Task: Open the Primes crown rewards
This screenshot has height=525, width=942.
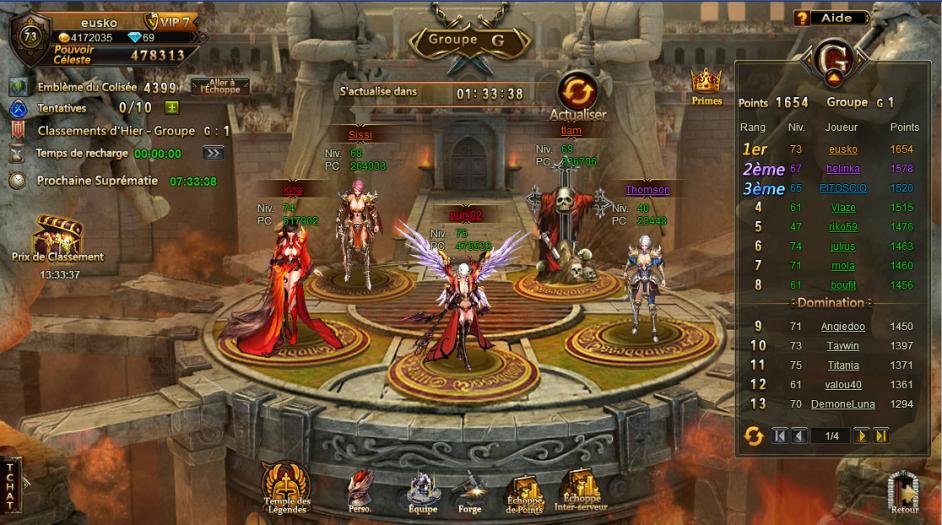Action: pyautogui.click(x=707, y=84)
